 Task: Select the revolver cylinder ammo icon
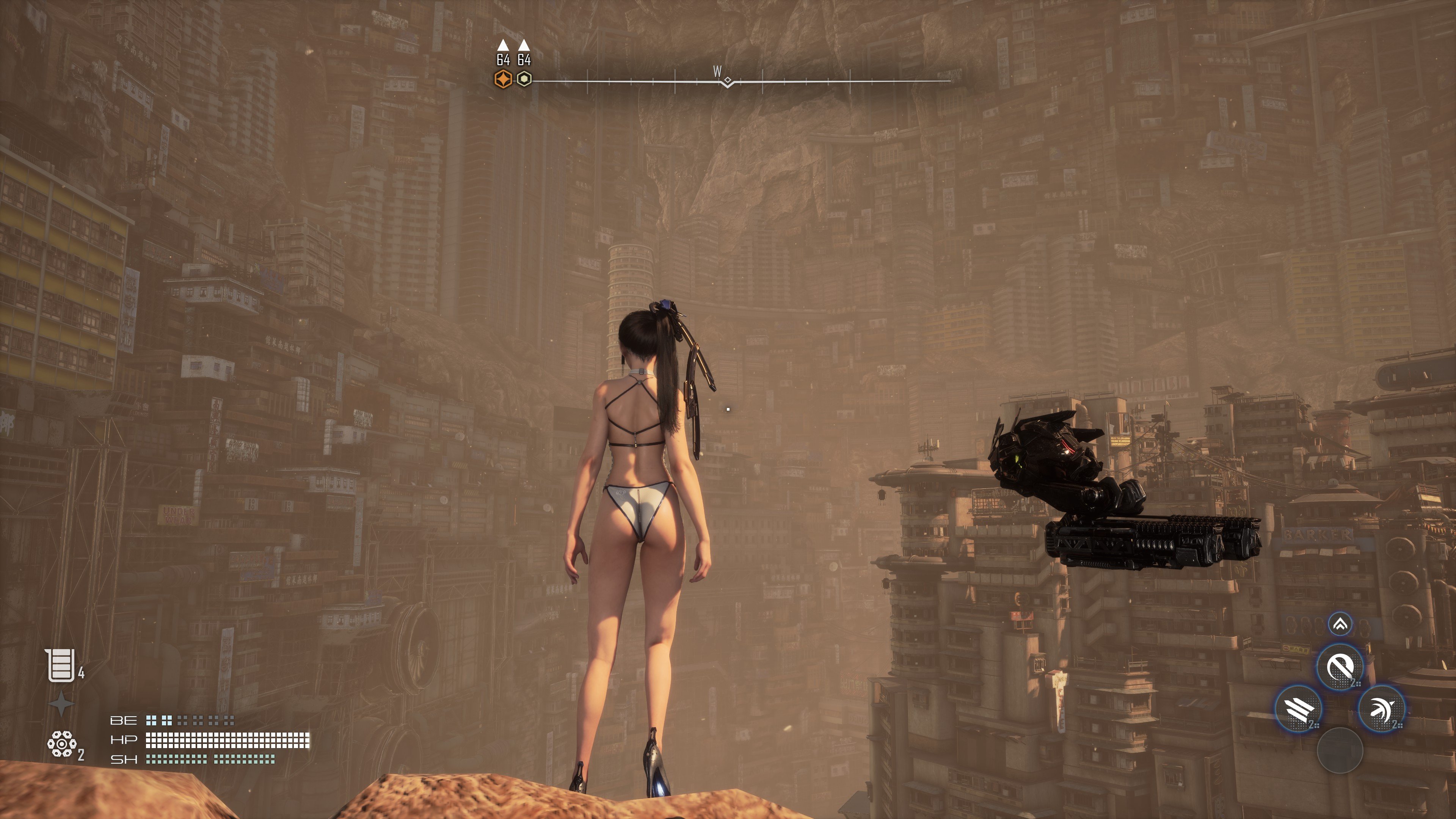pos(61,743)
